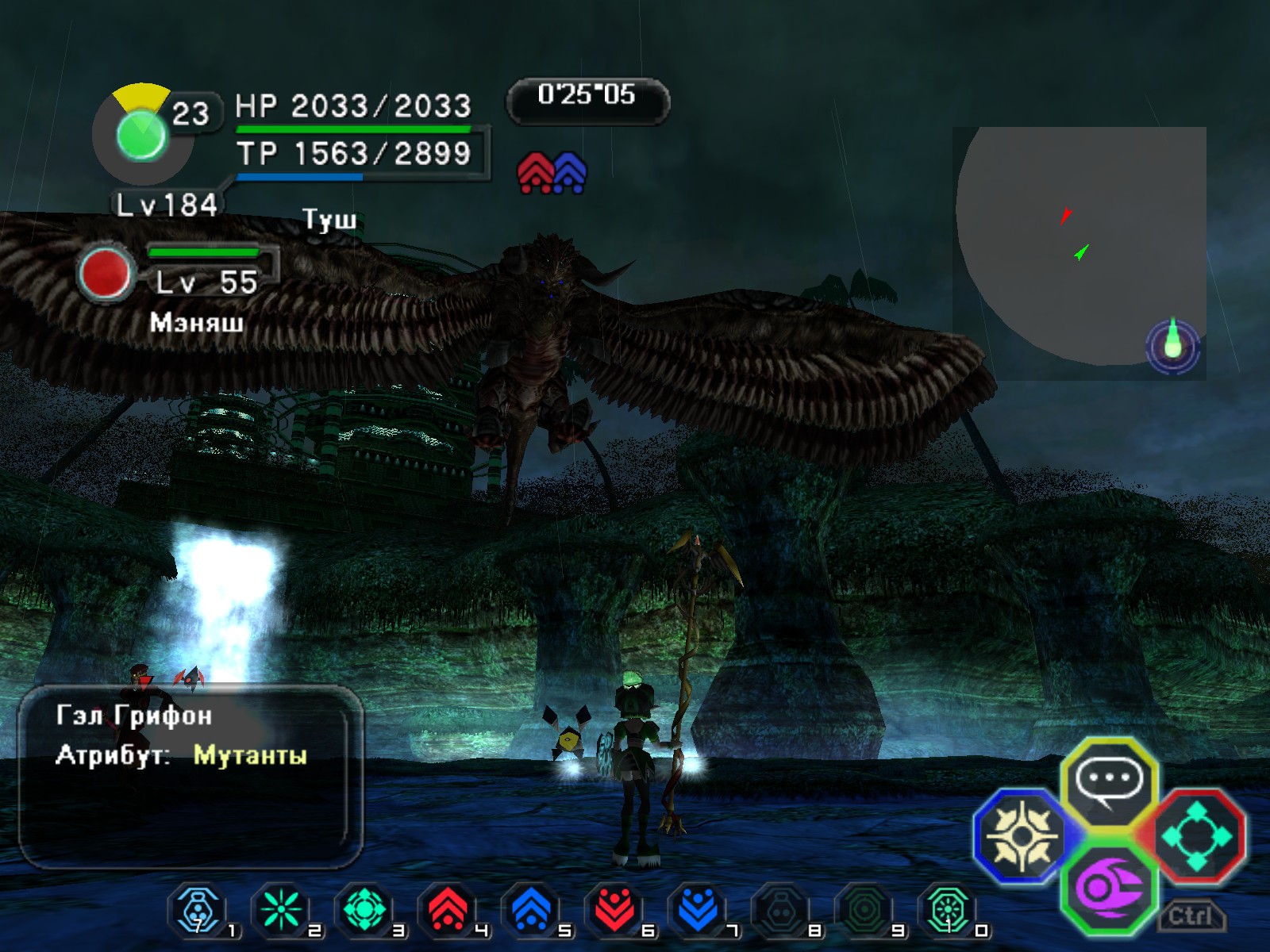Cast the red upward-arrows buff in slot 4
This screenshot has width=1270, height=952.
(x=448, y=909)
